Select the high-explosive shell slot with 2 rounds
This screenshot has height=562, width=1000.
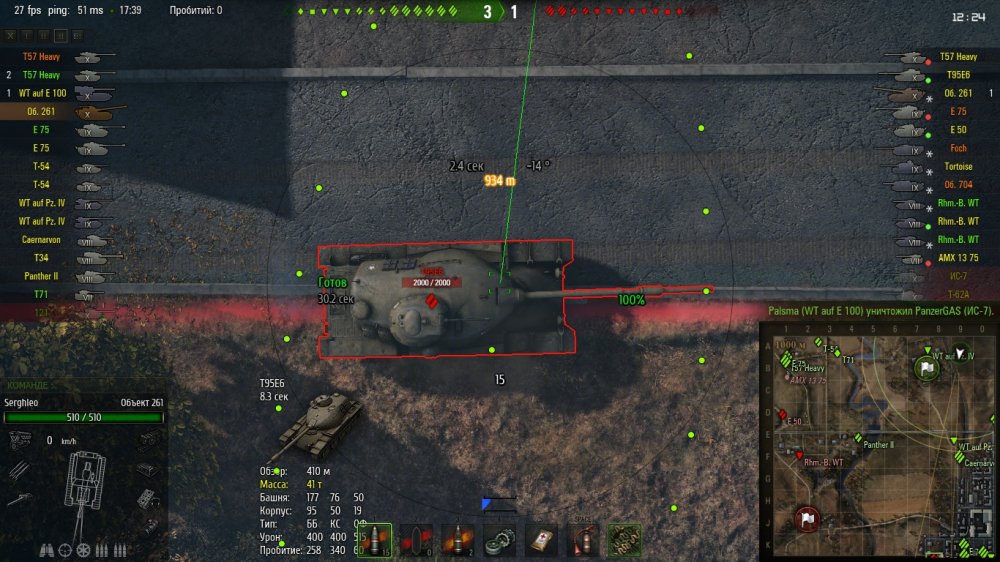tap(457, 540)
